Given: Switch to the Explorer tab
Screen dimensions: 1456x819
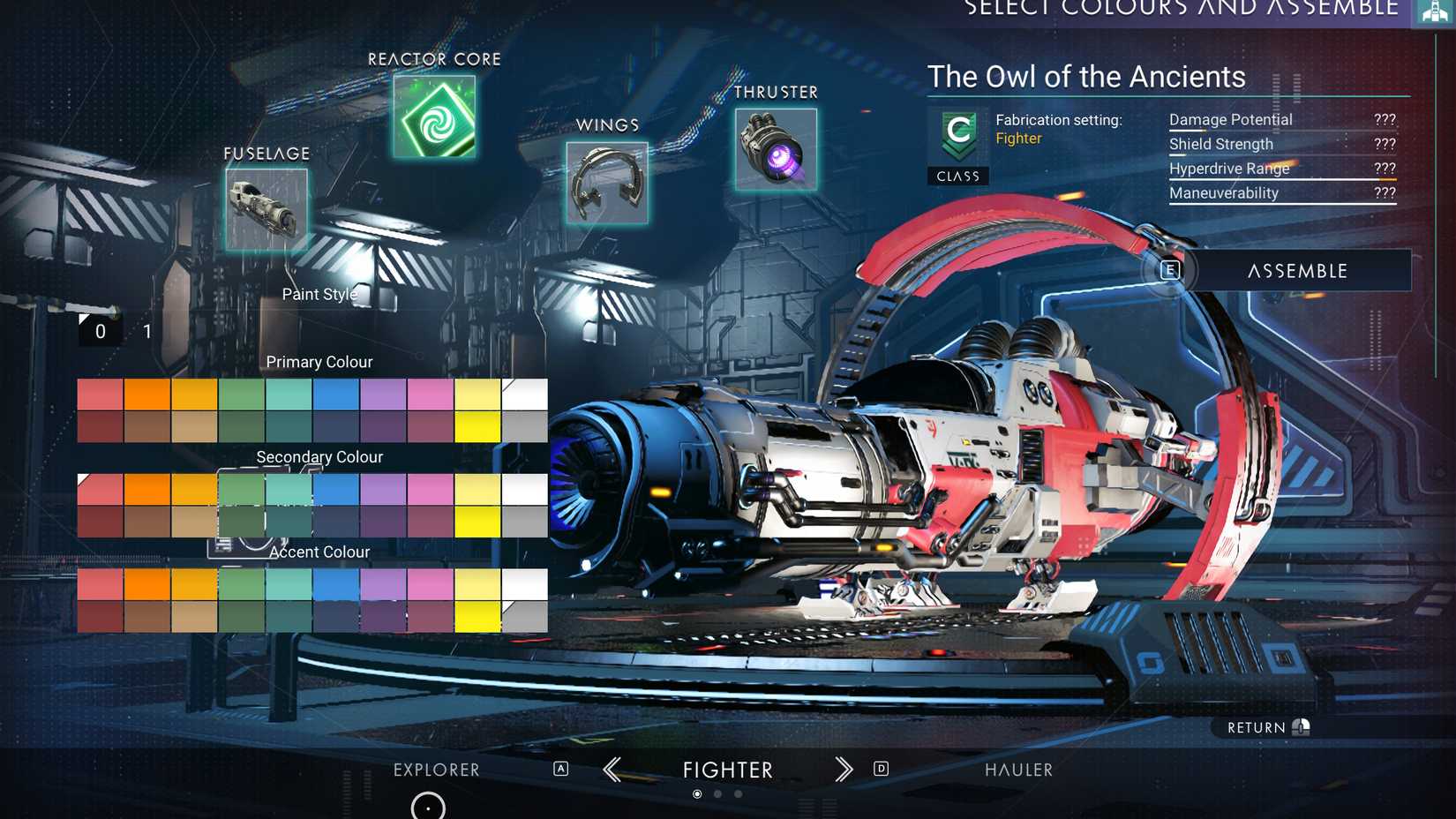Looking at the screenshot, I should pyautogui.click(x=437, y=770).
